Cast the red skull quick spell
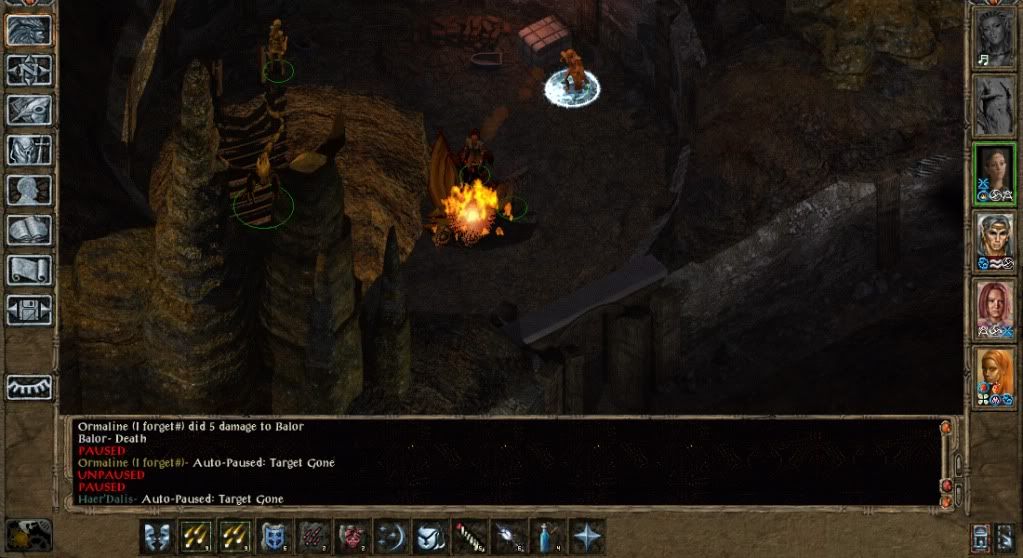Image resolution: width=1023 pixels, height=558 pixels. (x=353, y=537)
